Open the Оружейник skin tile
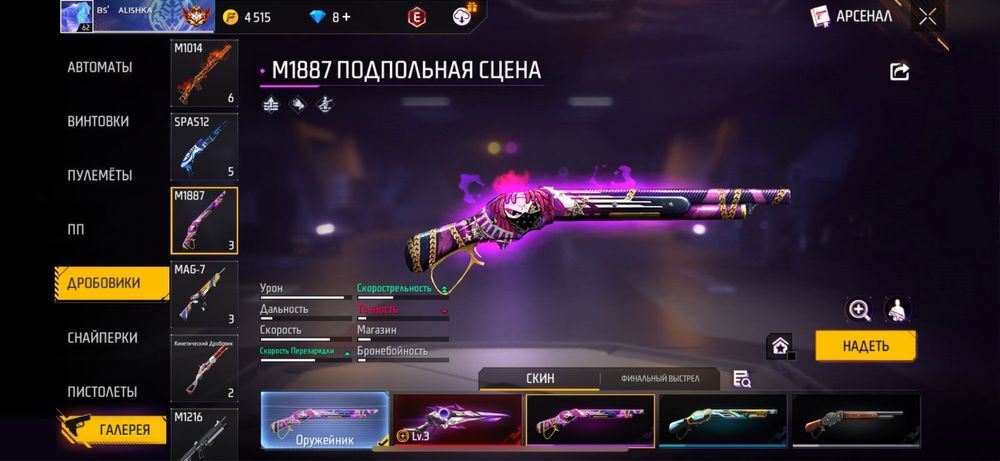The height and width of the screenshot is (461, 1000). [x=324, y=419]
